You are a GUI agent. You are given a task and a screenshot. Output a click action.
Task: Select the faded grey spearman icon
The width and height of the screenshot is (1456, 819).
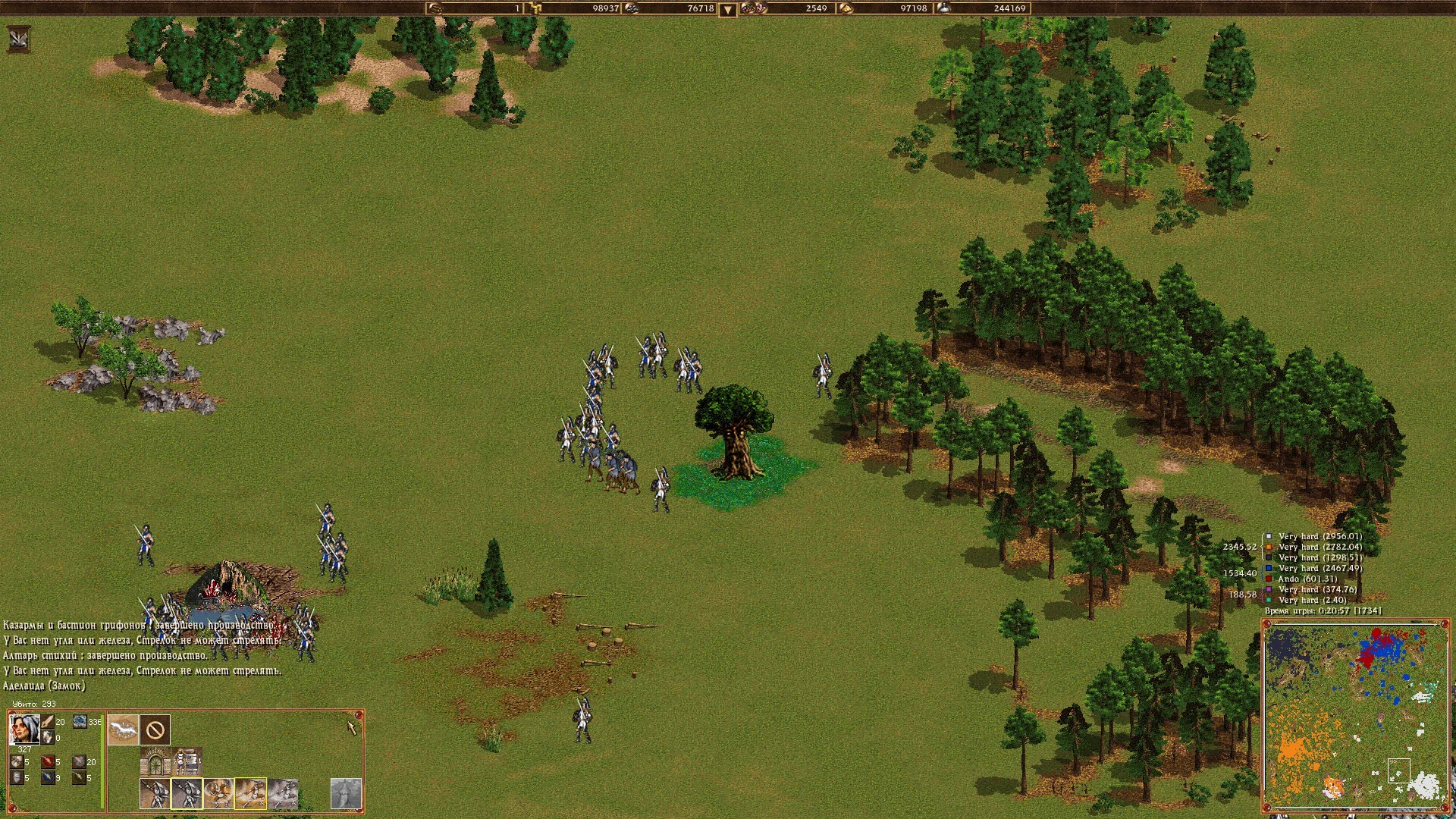(283, 794)
